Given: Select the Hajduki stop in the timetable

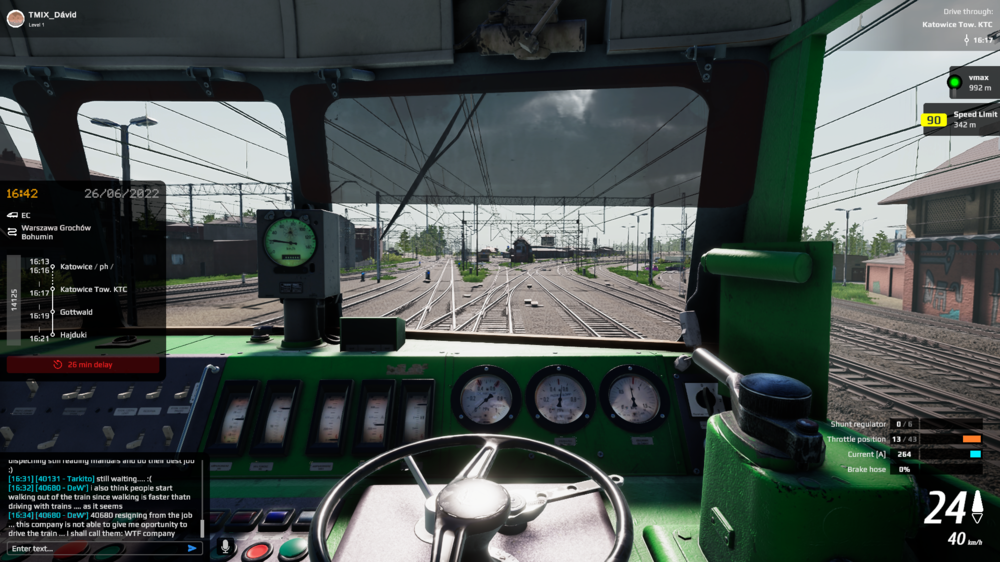Looking at the screenshot, I should click(74, 335).
